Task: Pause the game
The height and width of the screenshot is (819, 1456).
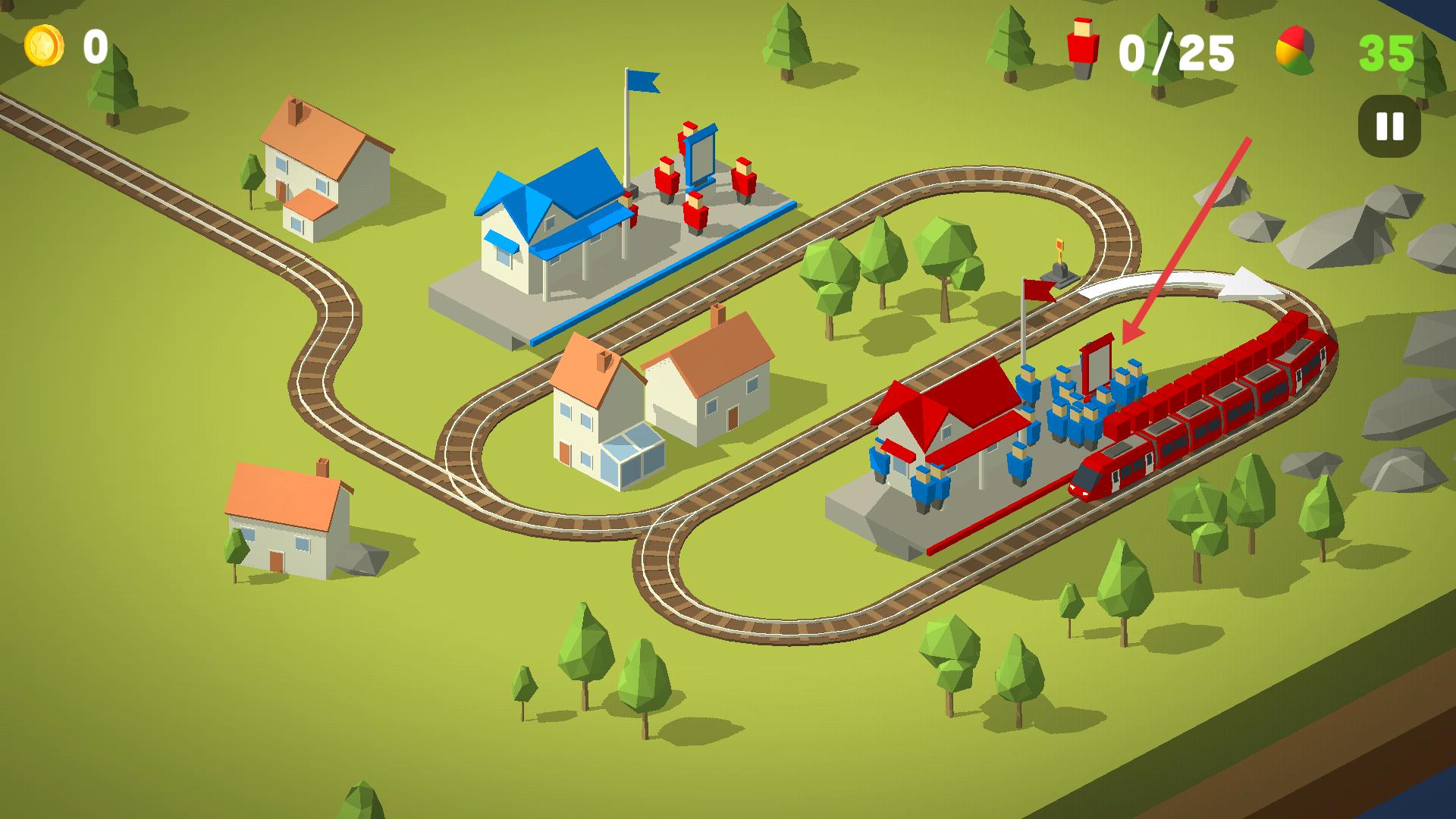Action: click(x=1389, y=126)
